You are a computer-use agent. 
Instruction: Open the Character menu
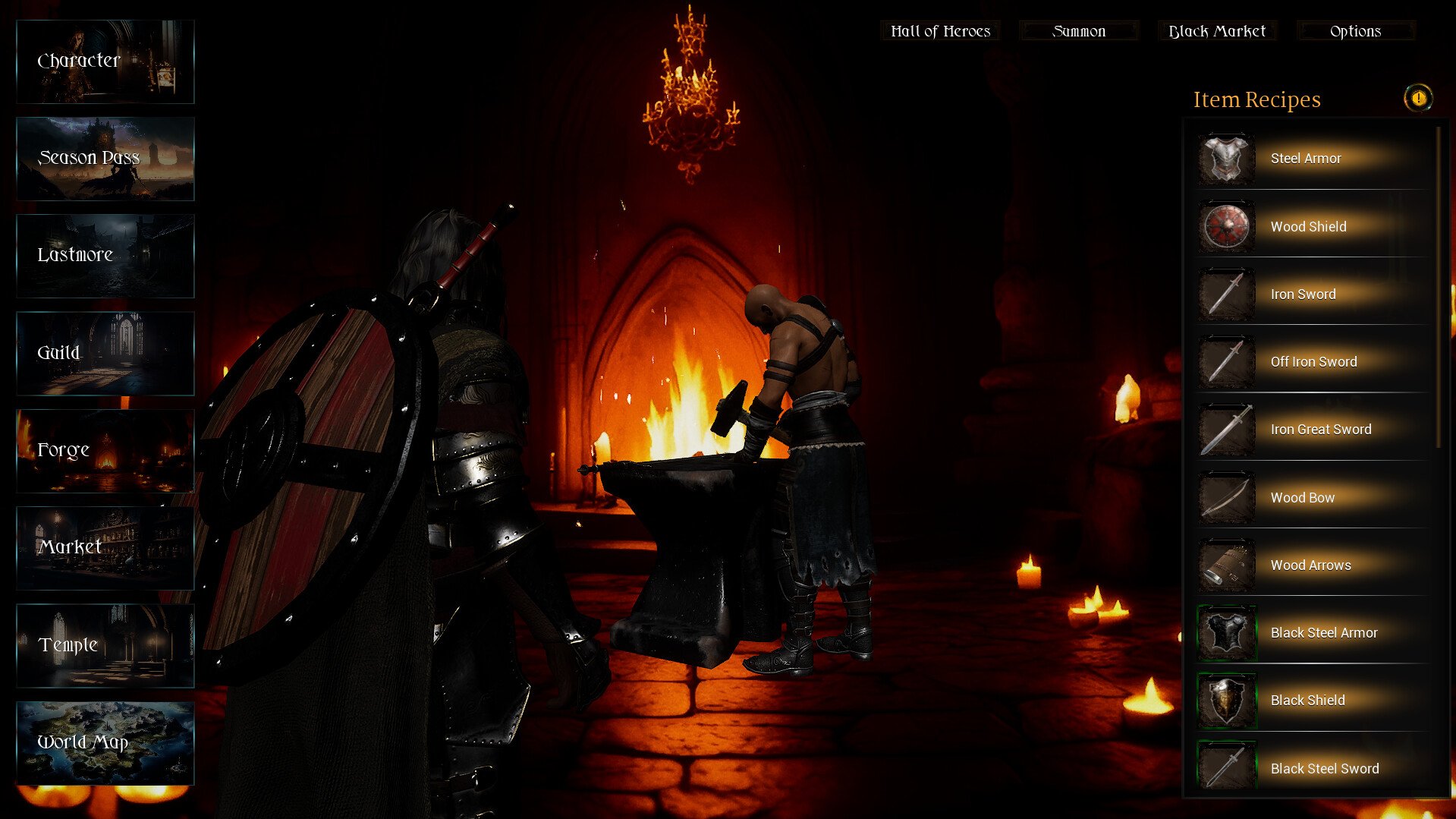pyautogui.click(x=105, y=61)
